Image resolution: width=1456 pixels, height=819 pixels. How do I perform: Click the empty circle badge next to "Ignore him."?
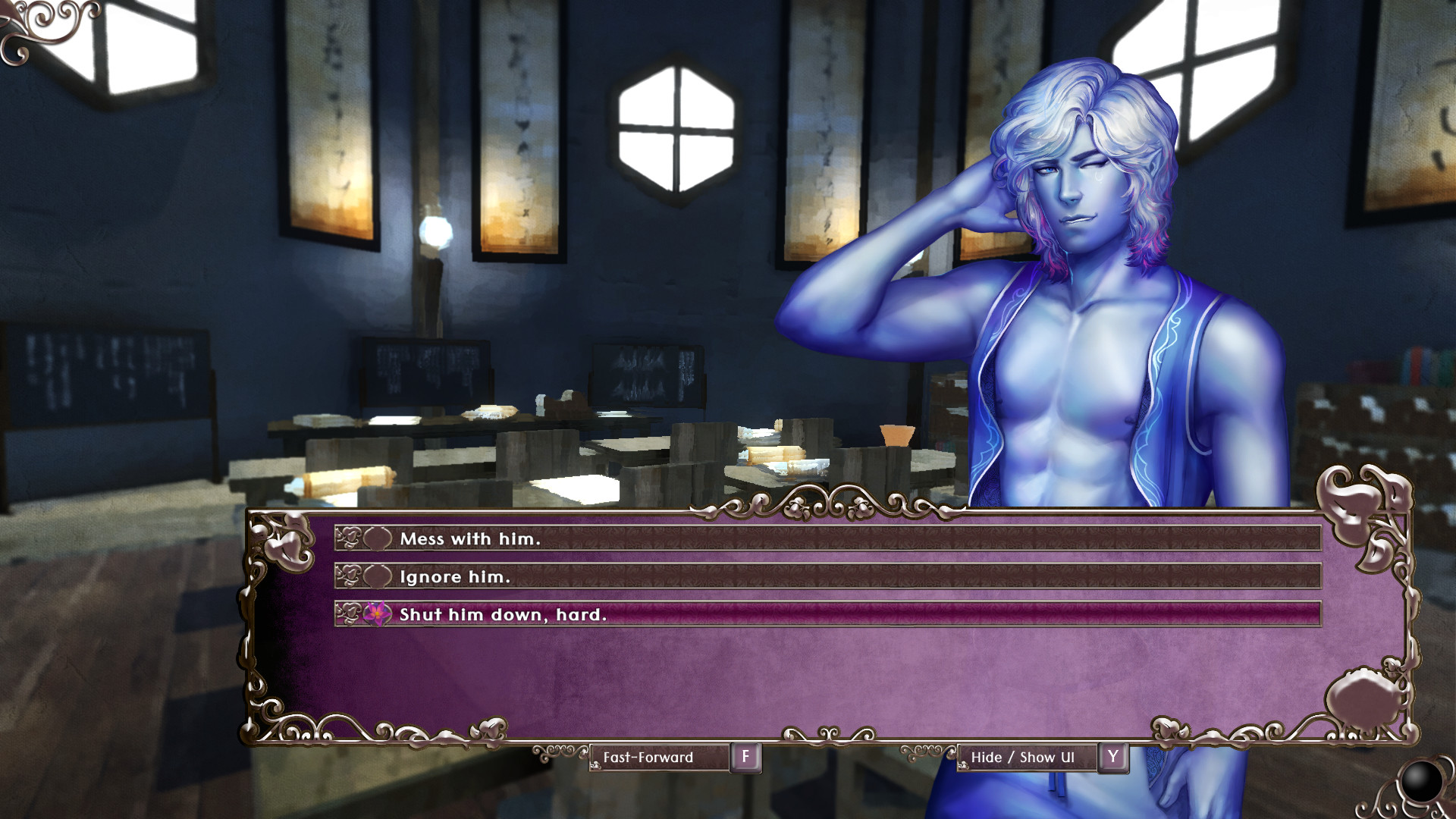click(x=378, y=576)
